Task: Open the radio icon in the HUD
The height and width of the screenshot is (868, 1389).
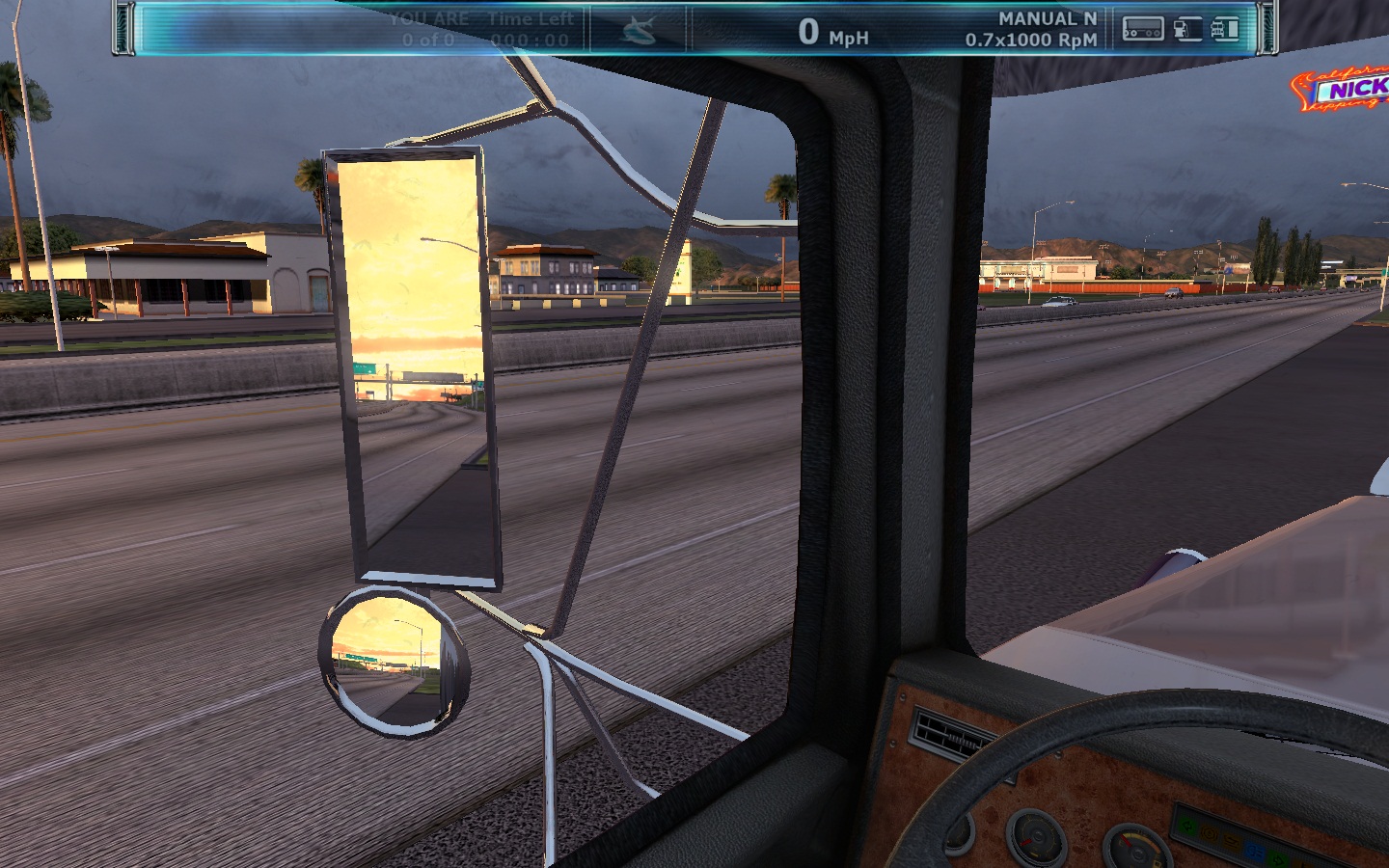Action: [x=1143, y=30]
